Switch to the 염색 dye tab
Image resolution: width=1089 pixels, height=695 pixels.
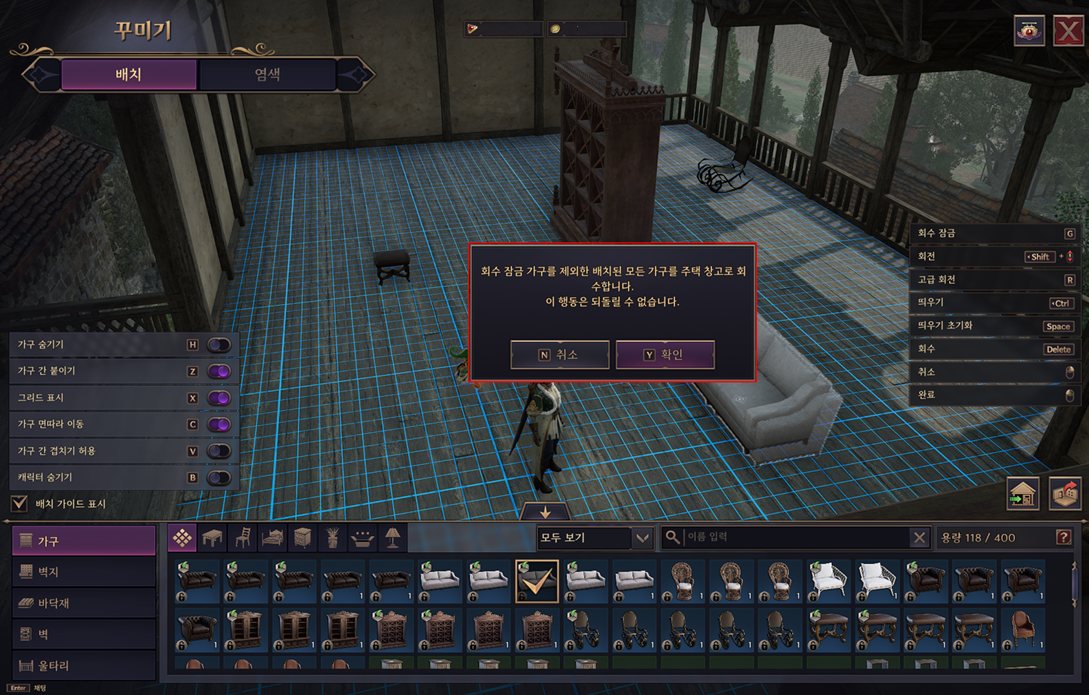tap(267, 75)
